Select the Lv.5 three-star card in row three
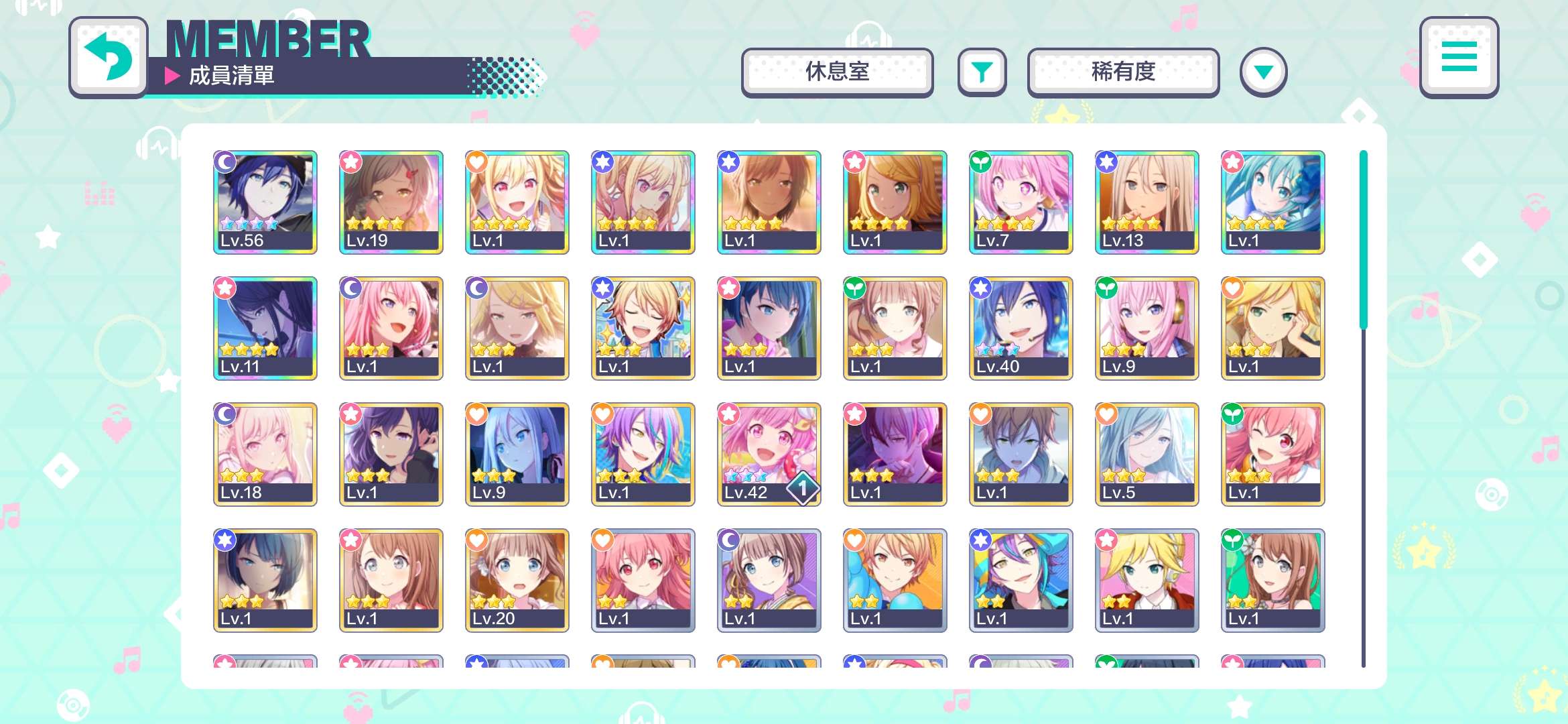 coord(1147,453)
